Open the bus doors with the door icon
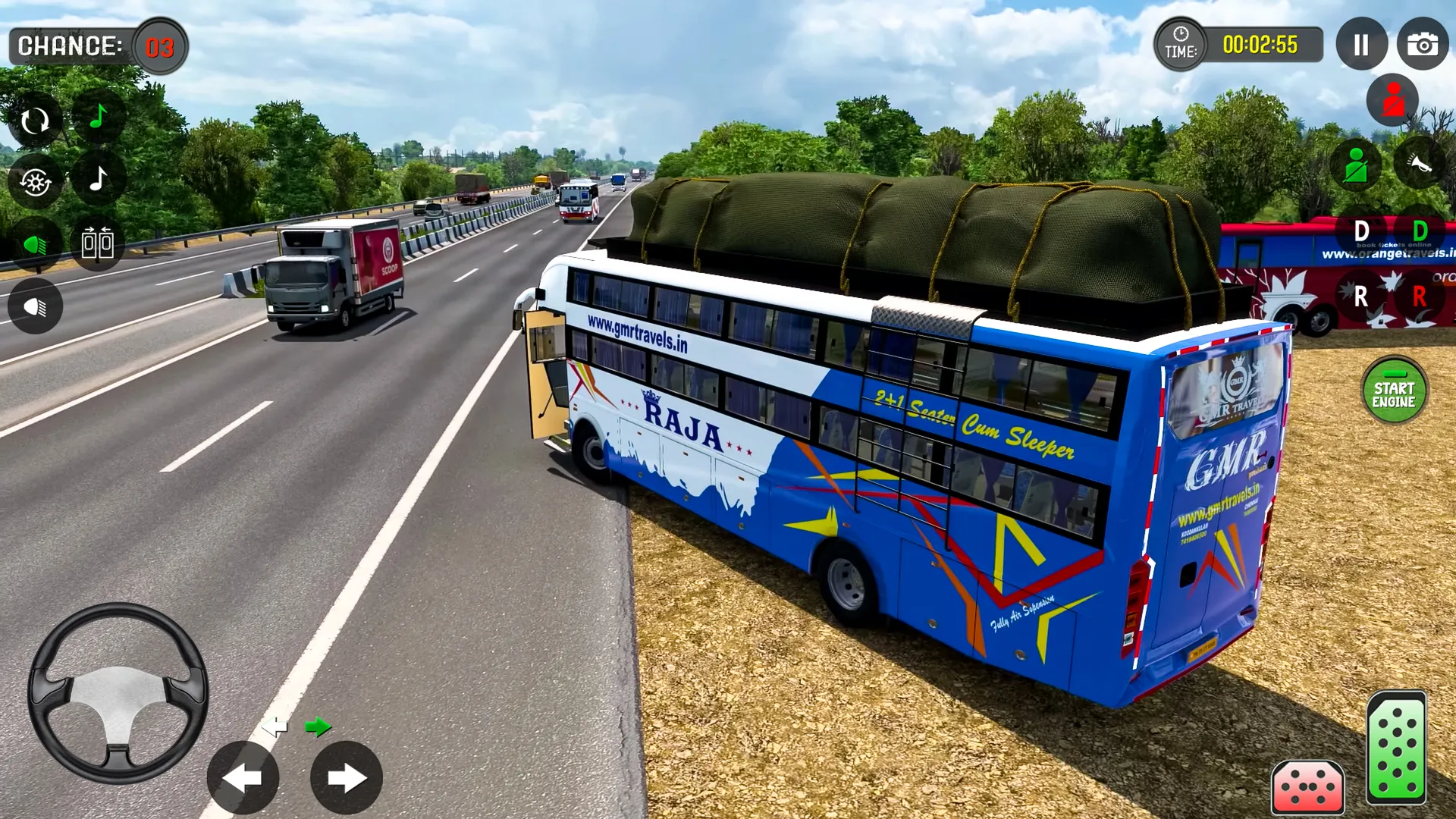1456x819 pixels. click(x=96, y=243)
